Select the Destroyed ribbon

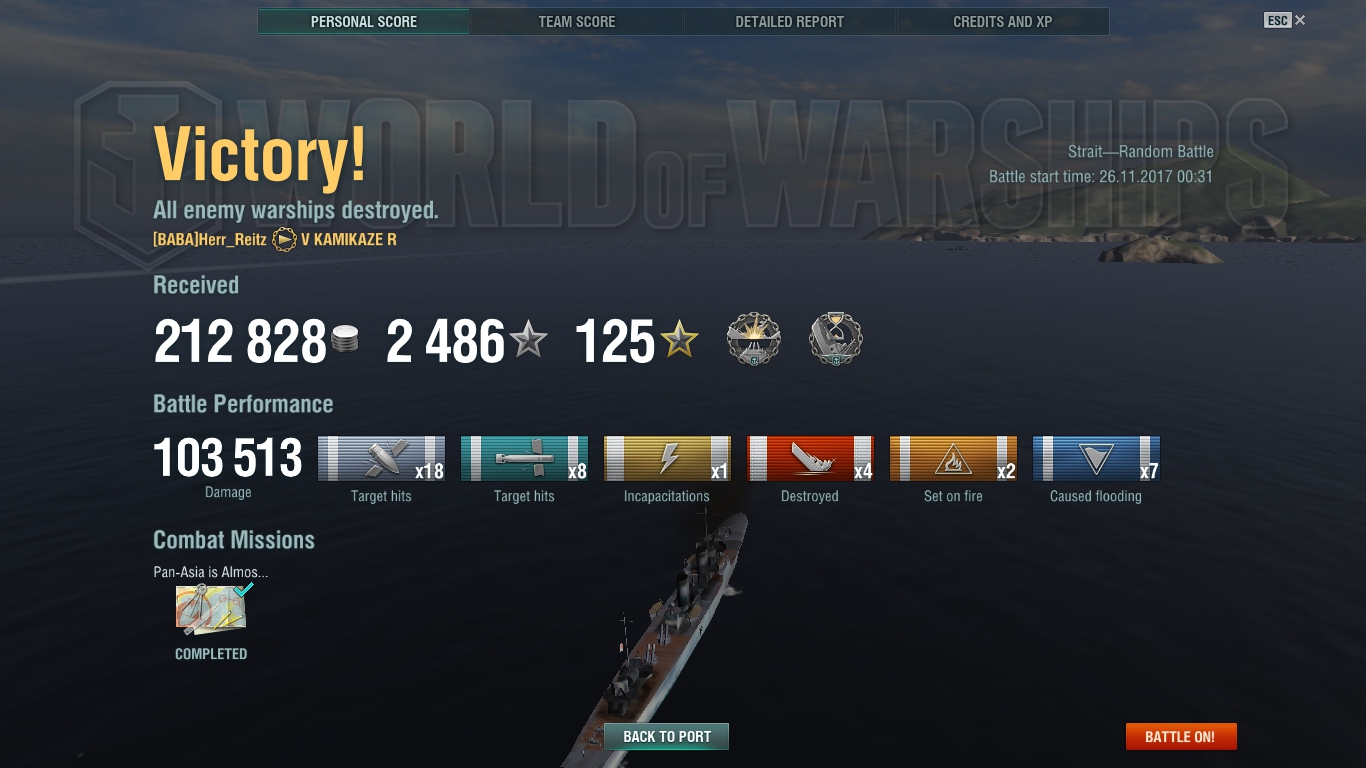pos(810,459)
